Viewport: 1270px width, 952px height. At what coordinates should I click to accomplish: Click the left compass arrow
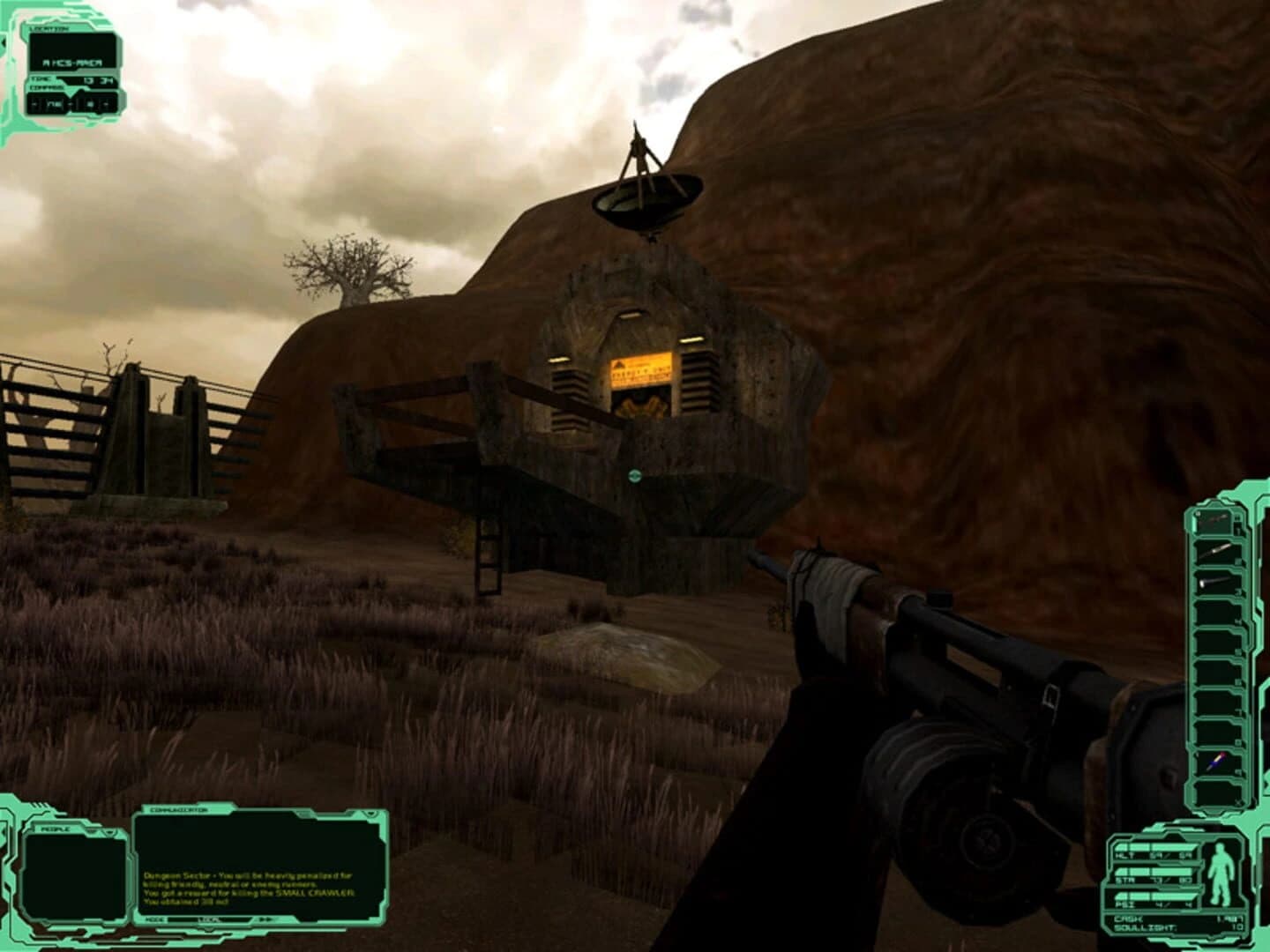(34, 104)
